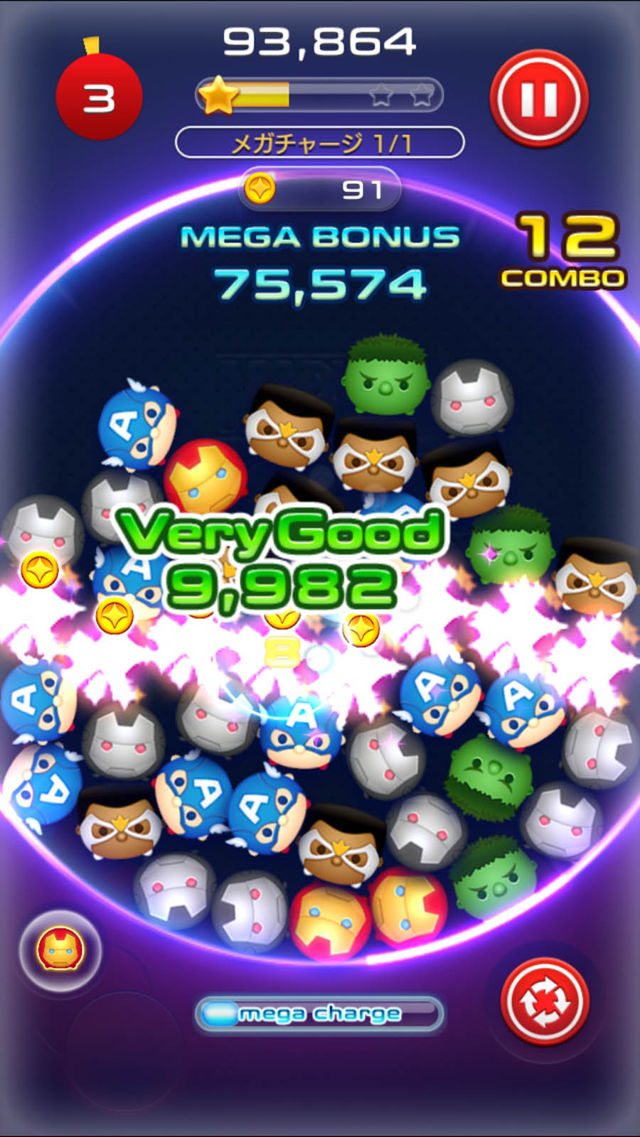Pause the game with the red button
This screenshot has width=640, height=1137.
click(x=539, y=96)
